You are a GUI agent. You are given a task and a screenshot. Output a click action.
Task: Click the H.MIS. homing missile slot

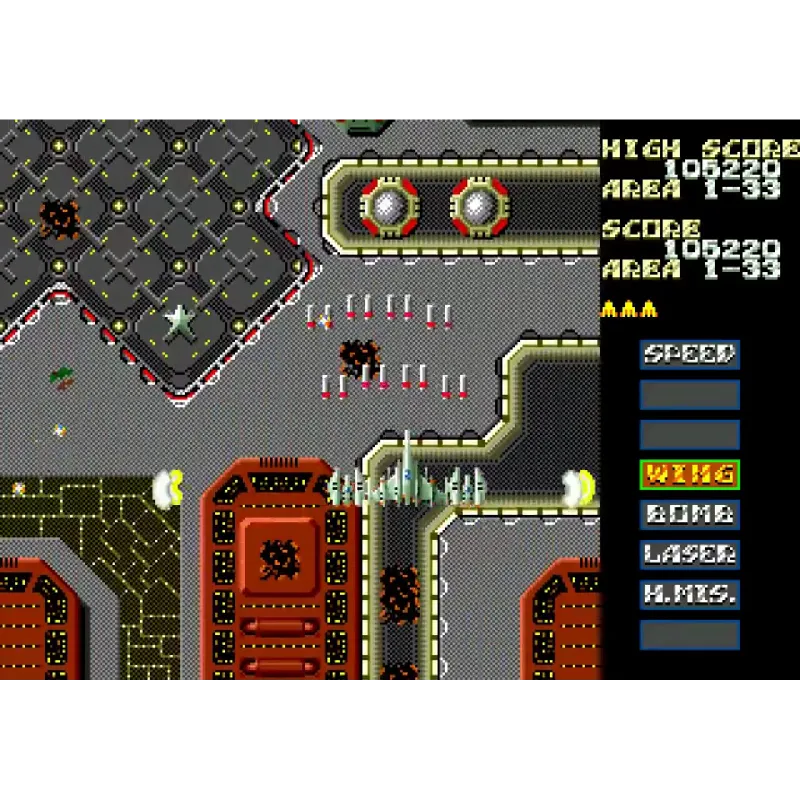click(689, 595)
